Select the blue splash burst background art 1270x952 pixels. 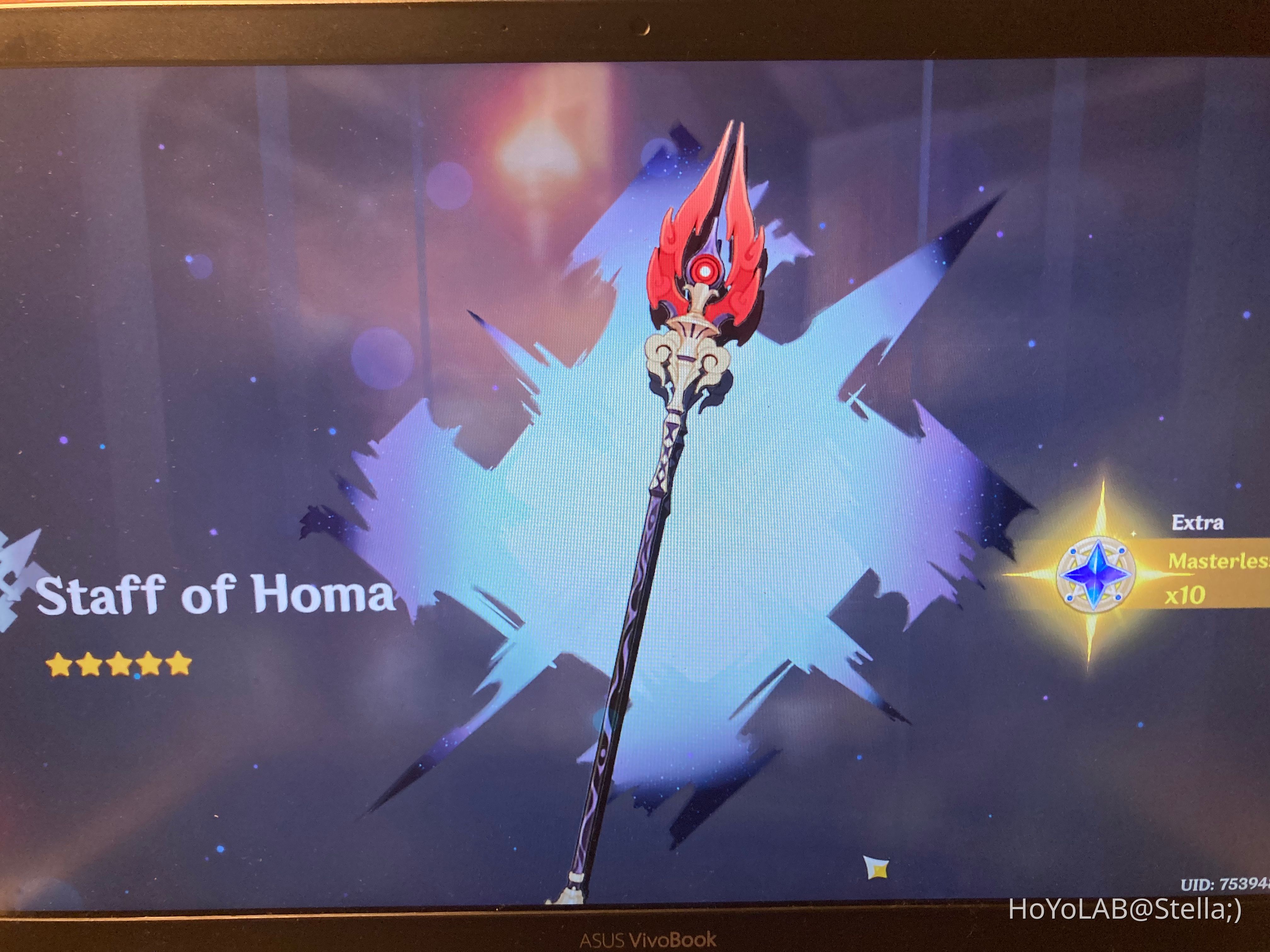coord(517,517)
